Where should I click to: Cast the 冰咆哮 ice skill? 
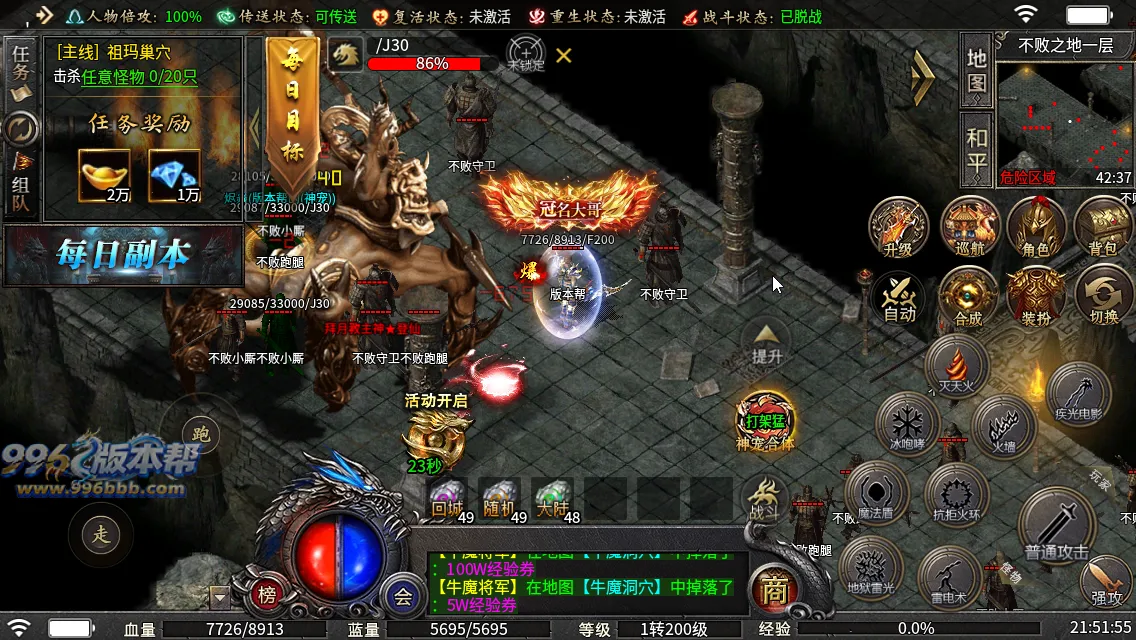(x=908, y=424)
